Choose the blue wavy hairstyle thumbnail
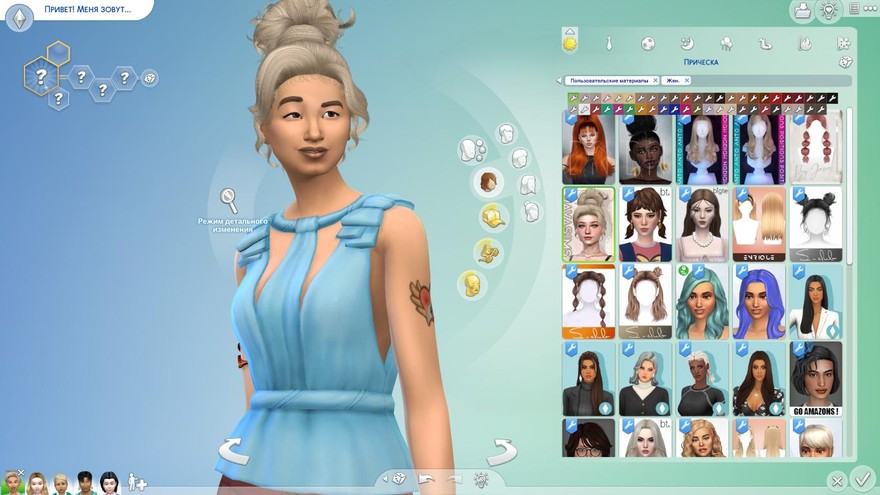 pos(758,301)
